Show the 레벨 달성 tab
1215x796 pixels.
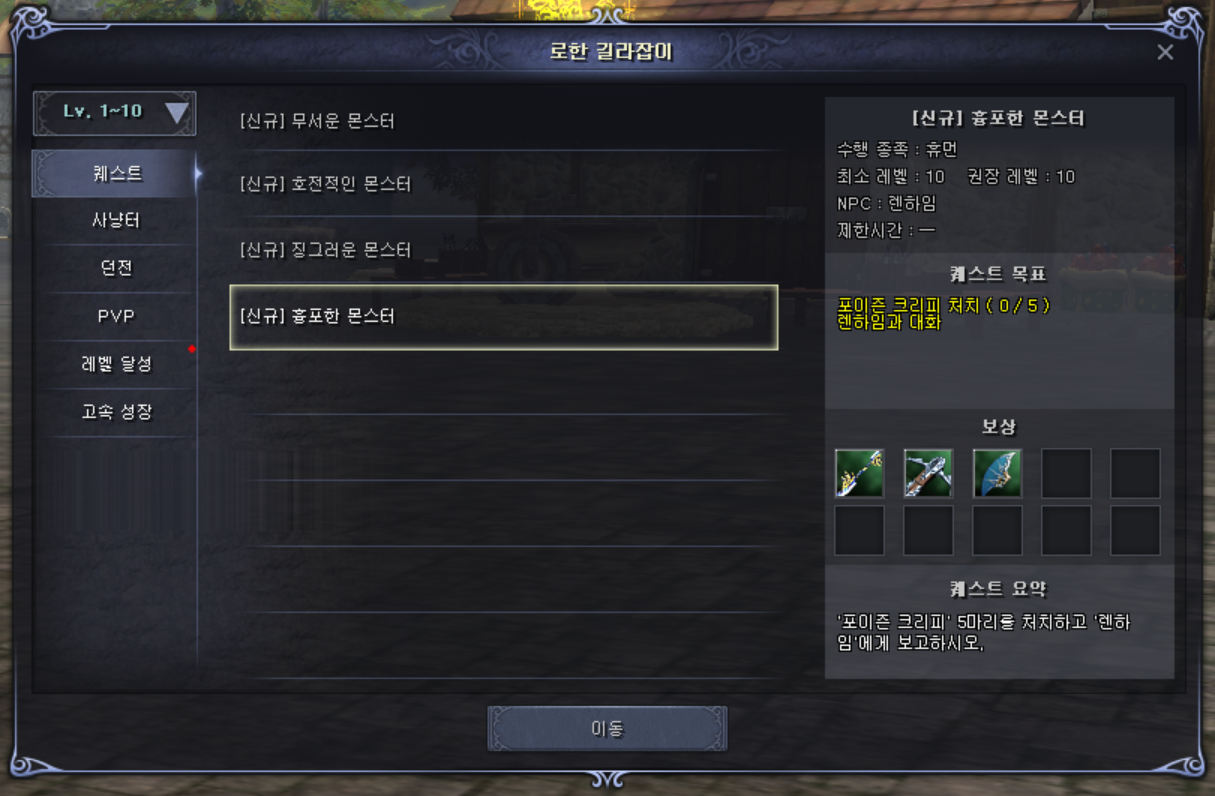116,364
